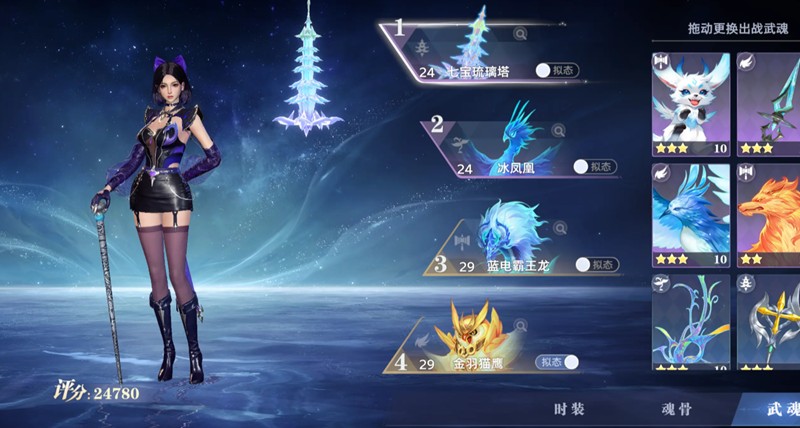Choose the blue vine soul card
The image size is (800, 428).
[x=690, y=320]
